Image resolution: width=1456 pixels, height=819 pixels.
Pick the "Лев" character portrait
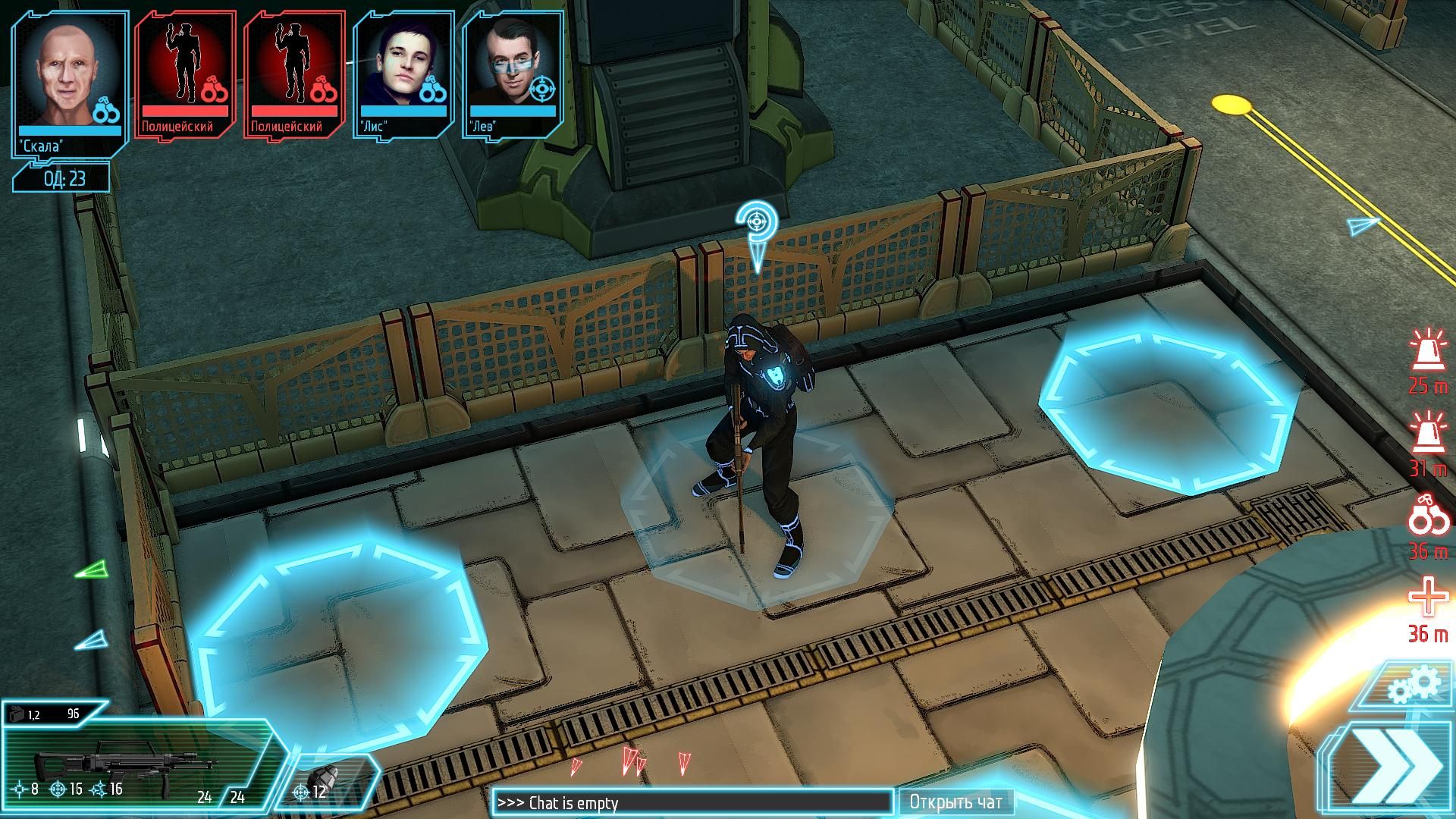[x=512, y=74]
